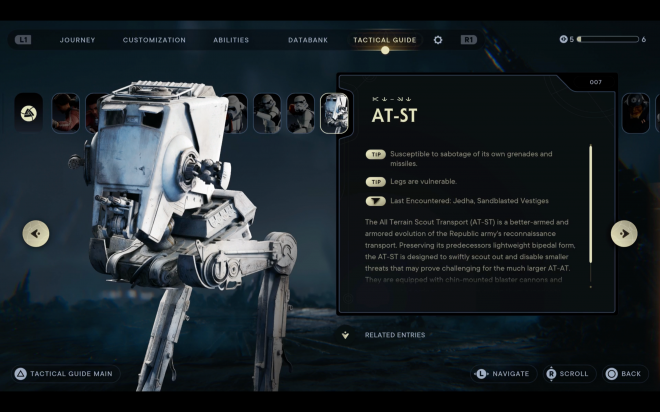
Task: Open the Customization tab
Action: pyautogui.click(x=154, y=40)
